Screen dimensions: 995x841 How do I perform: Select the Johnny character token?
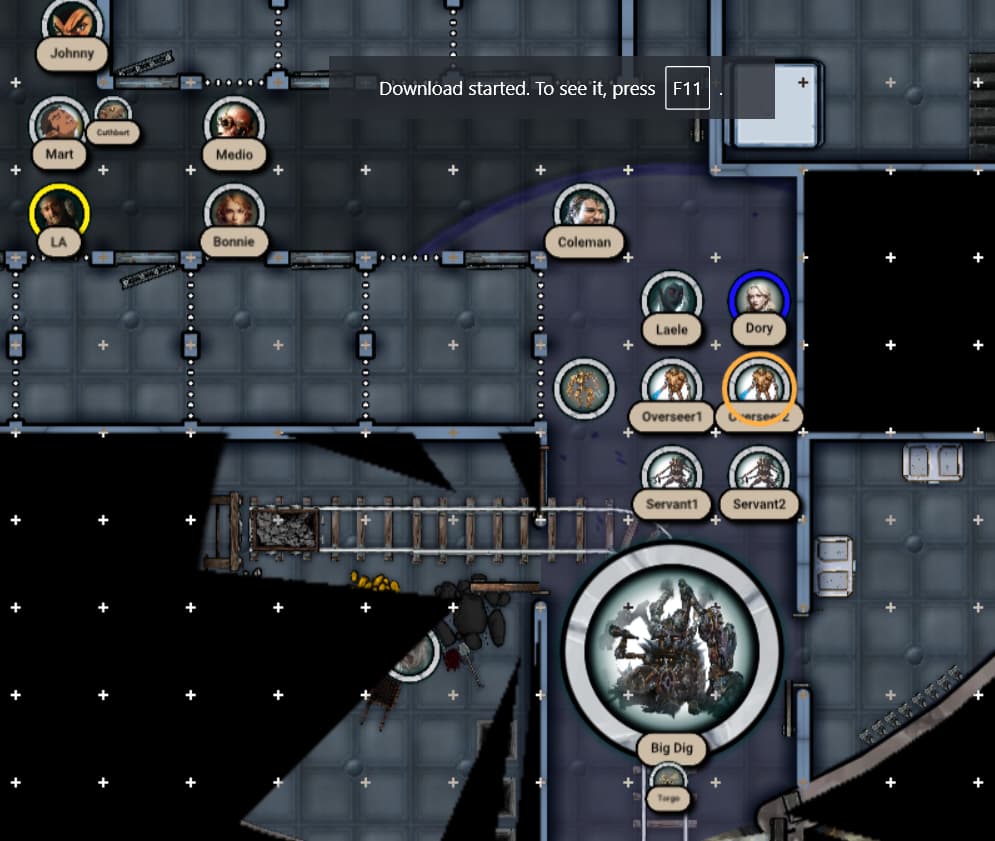click(x=72, y=20)
